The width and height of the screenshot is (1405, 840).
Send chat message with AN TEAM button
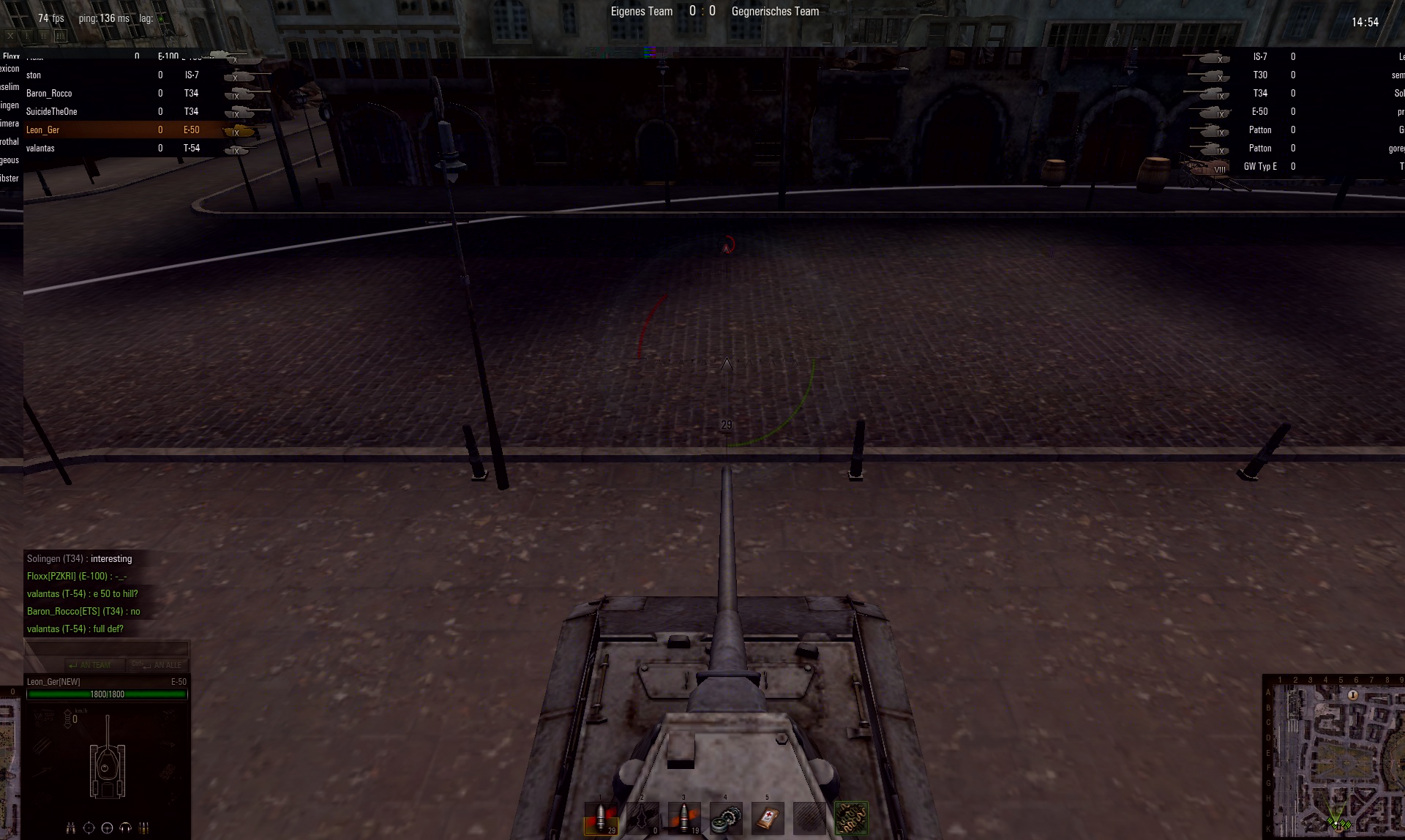click(x=94, y=665)
